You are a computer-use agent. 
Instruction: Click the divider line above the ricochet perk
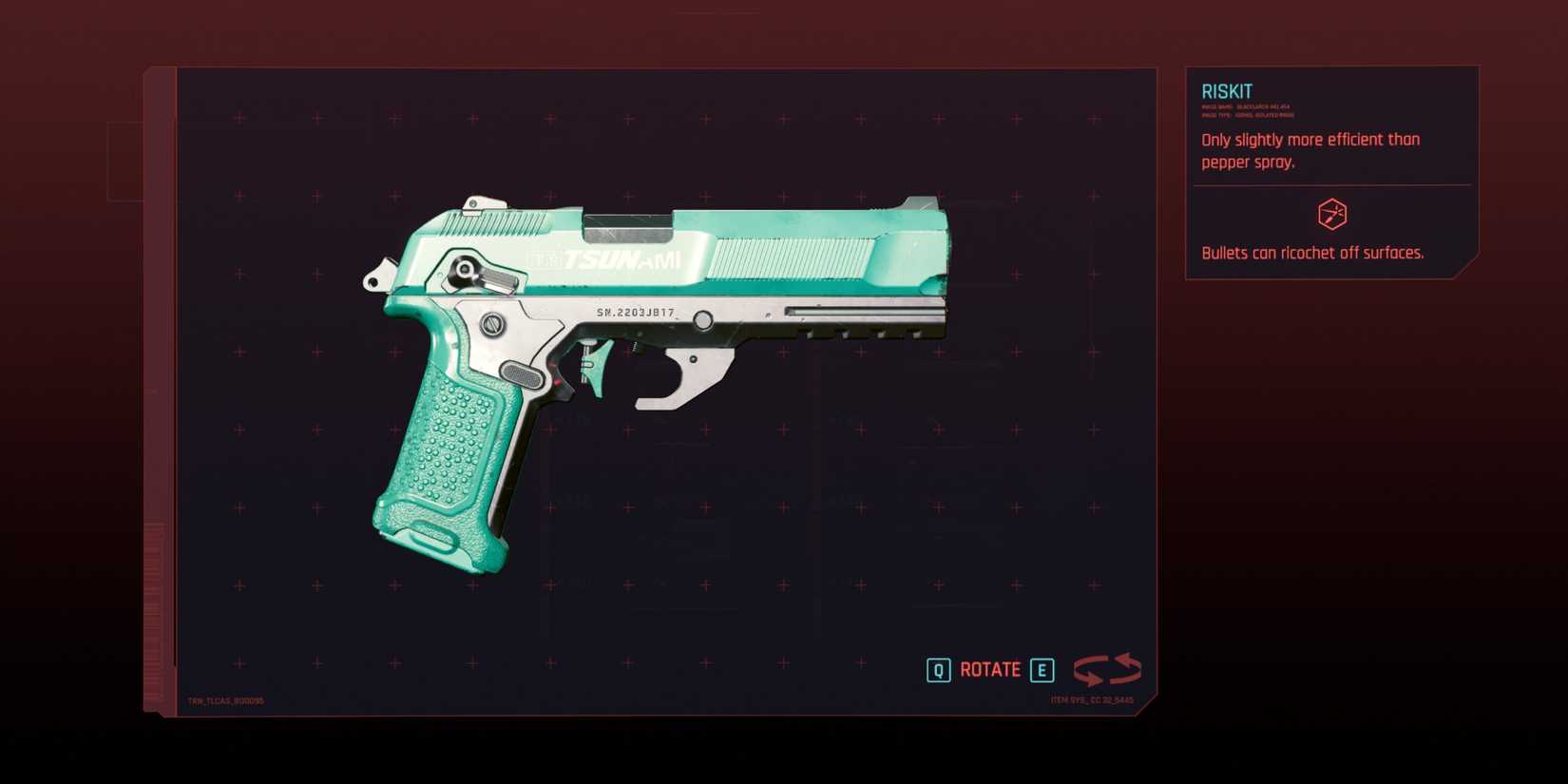[1330, 183]
